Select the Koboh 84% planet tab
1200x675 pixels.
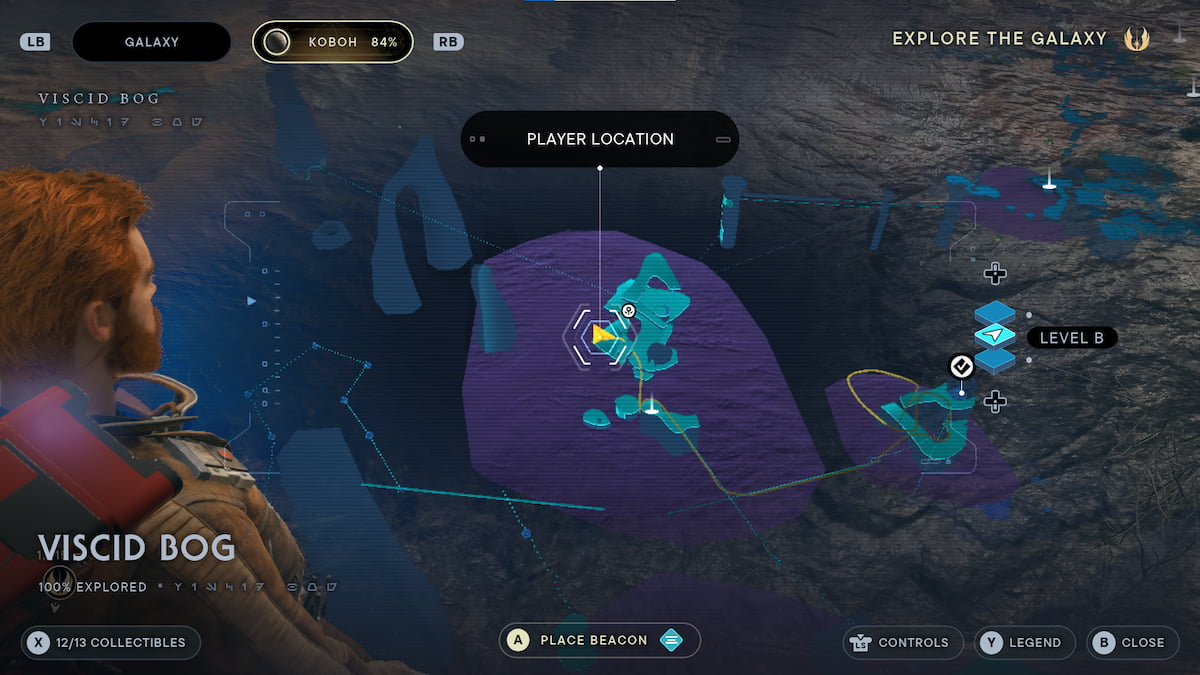(x=332, y=42)
